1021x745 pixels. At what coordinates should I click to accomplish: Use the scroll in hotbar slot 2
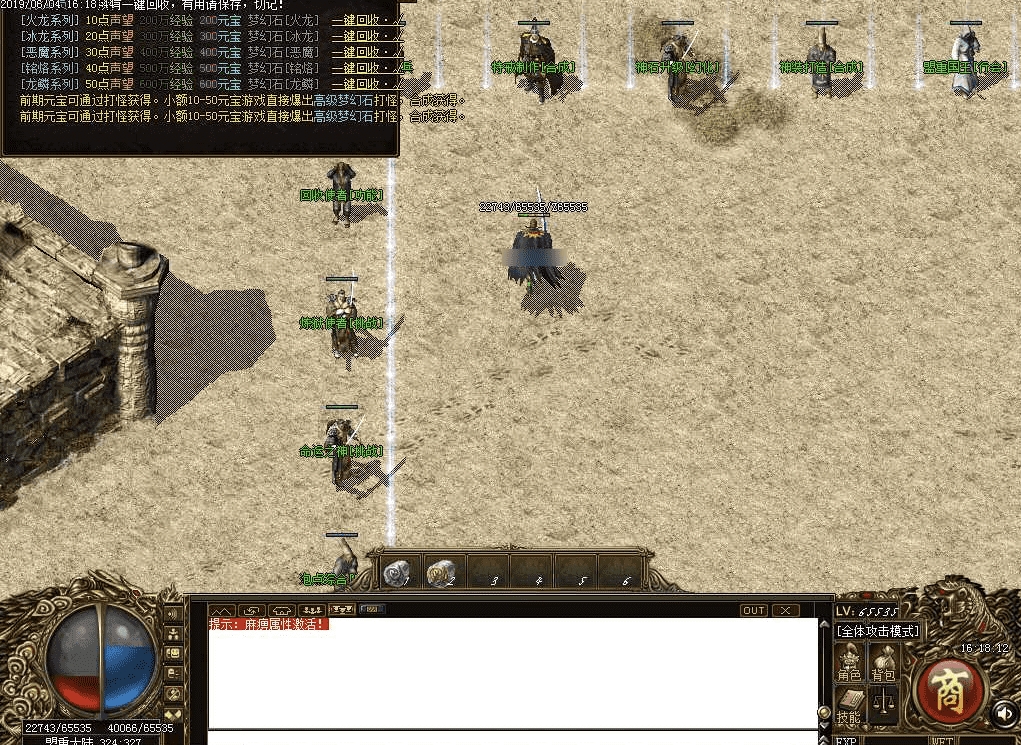(x=441, y=572)
